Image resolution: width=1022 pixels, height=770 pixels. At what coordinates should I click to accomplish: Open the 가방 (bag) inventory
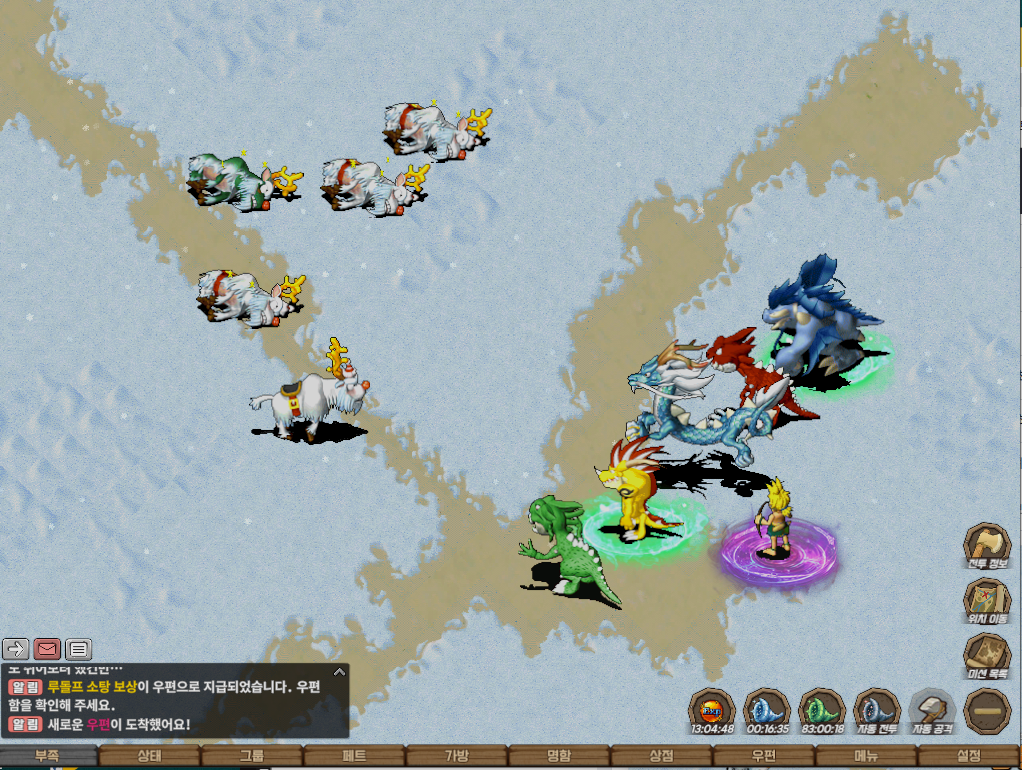coord(456,757)
